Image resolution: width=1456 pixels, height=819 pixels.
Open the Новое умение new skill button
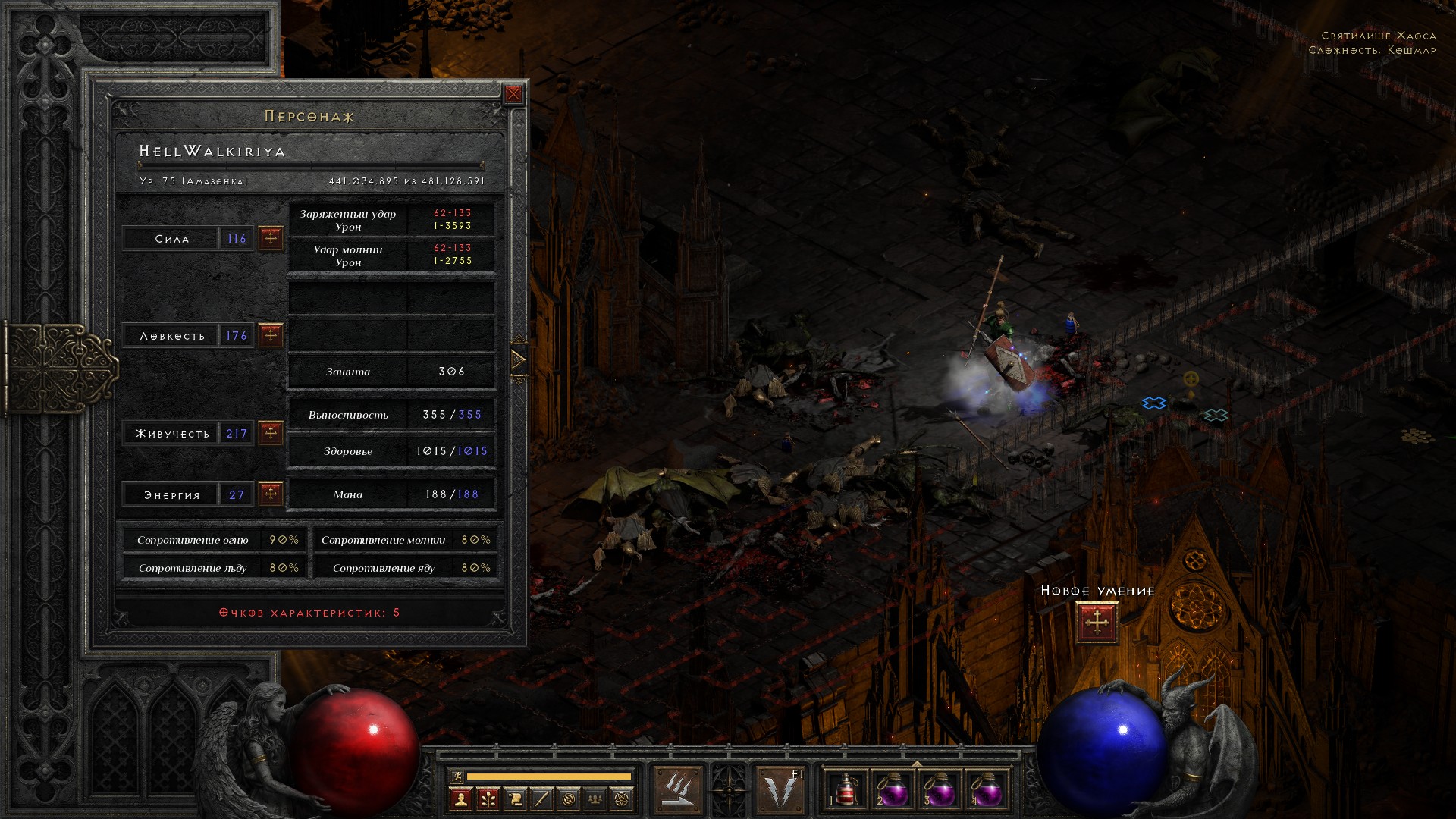pyautogui.click(x=1097, y=623)
